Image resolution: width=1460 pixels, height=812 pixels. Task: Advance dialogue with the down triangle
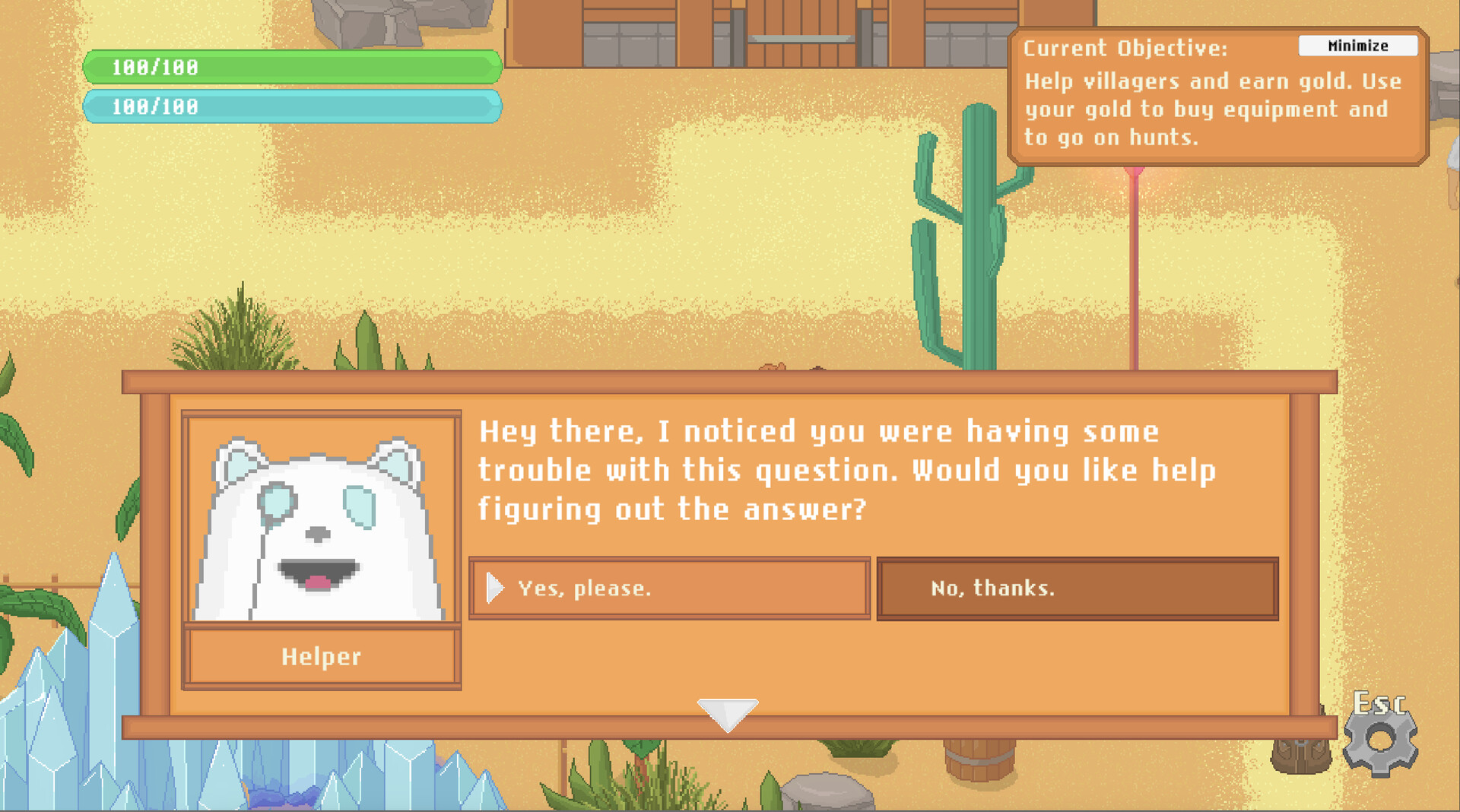pos(728,713)
